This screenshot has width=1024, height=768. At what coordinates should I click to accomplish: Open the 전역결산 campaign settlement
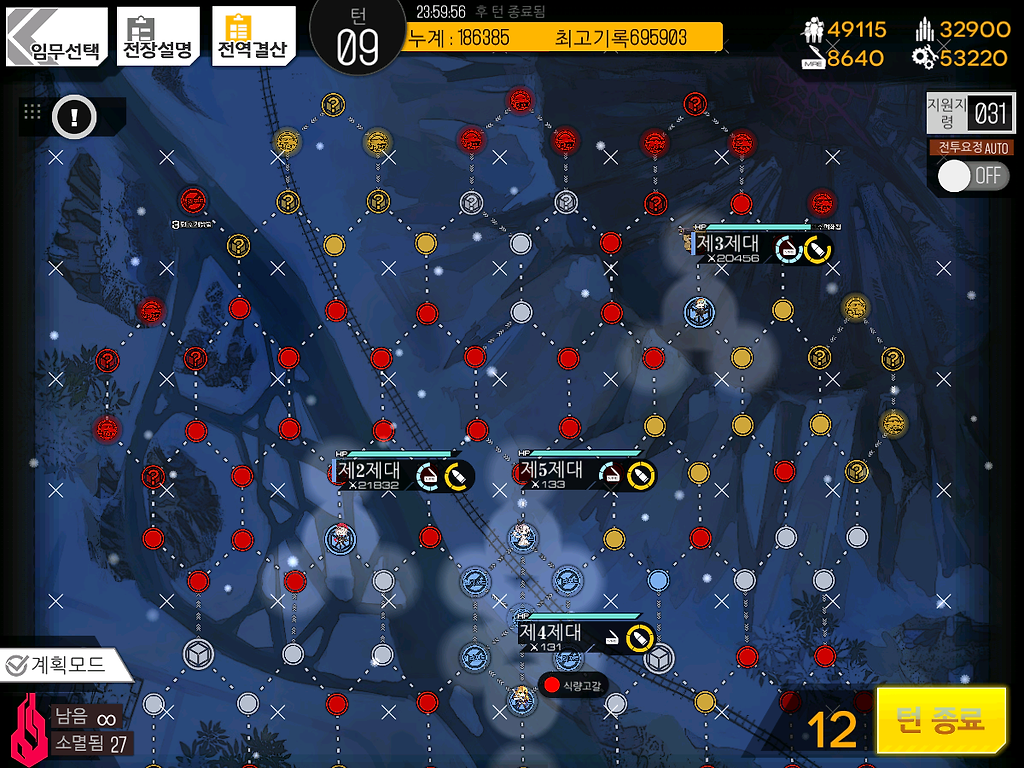point(252,37)
